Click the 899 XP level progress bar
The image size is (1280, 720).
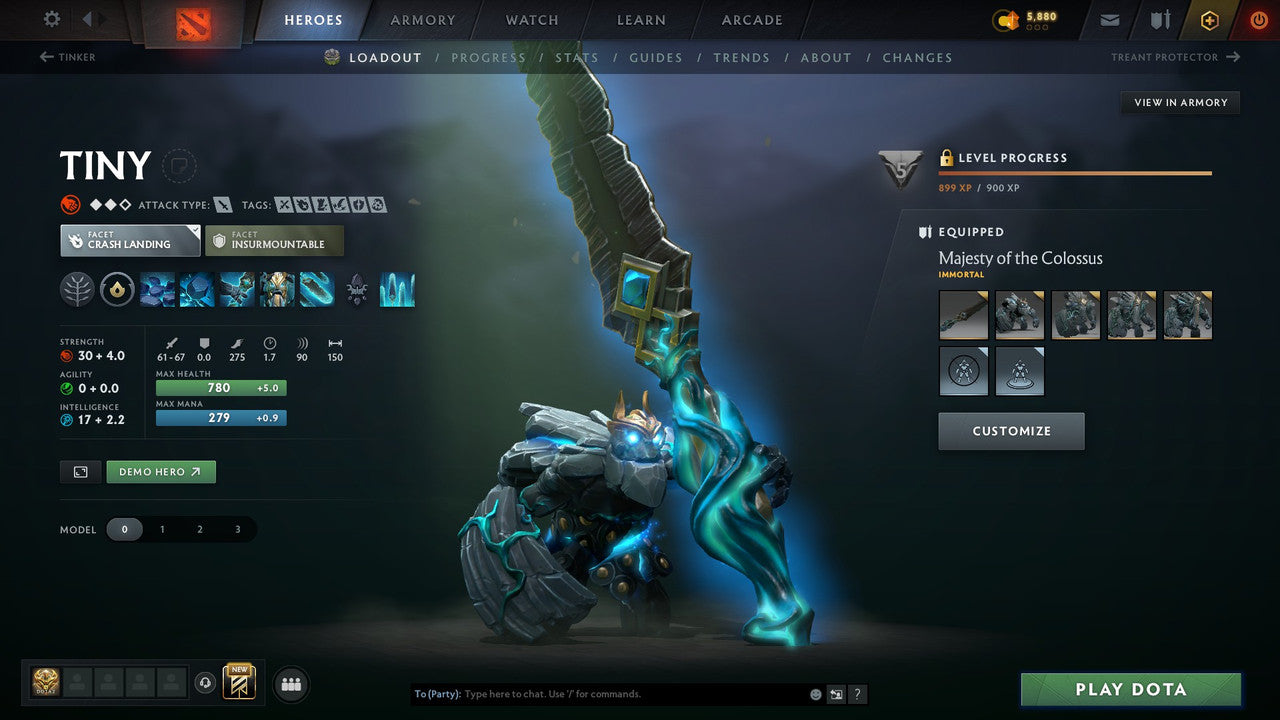pos(1075,173)
